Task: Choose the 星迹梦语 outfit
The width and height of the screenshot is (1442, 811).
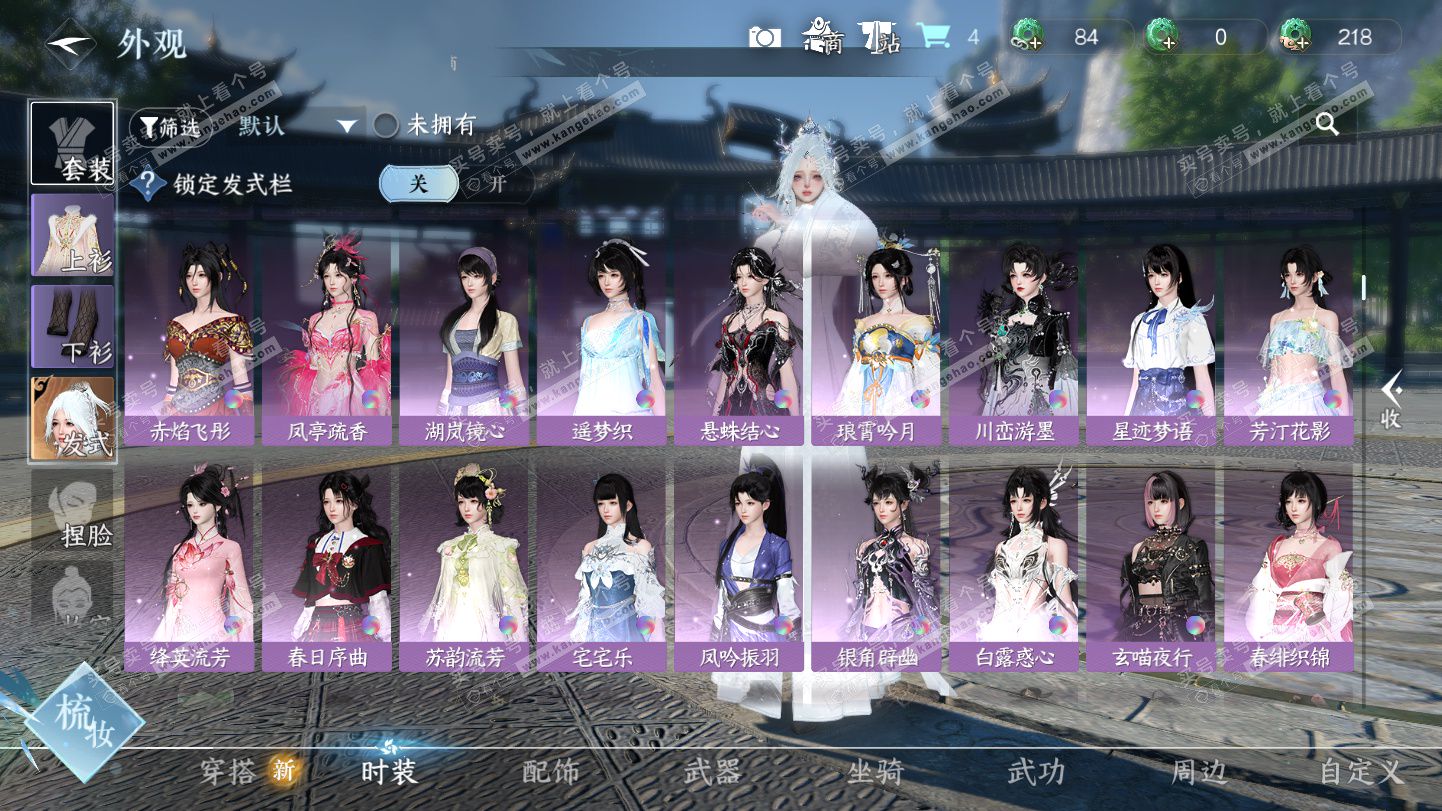Action: tap(1151, 340)
